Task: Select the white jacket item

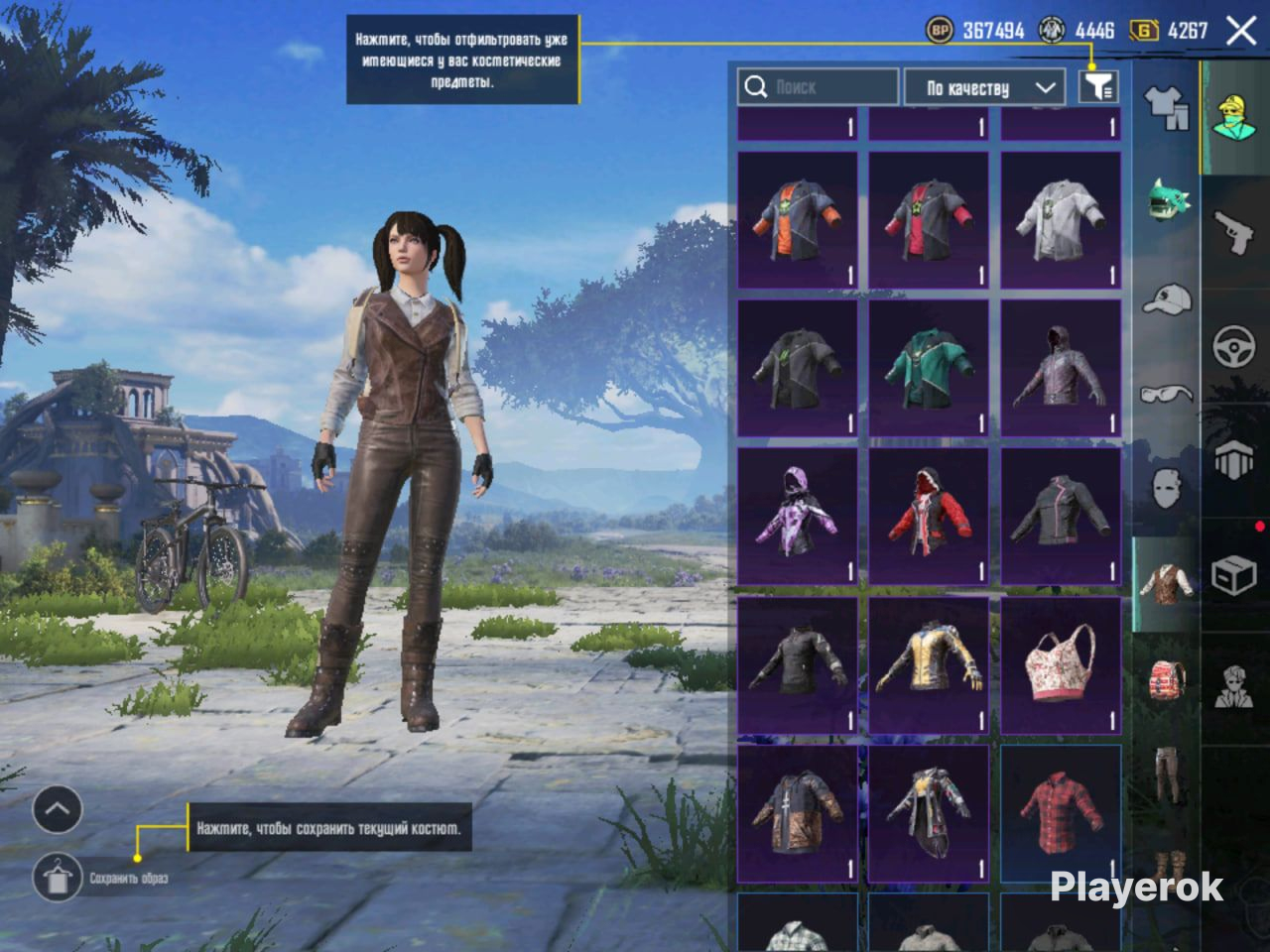Action: 1060,219
